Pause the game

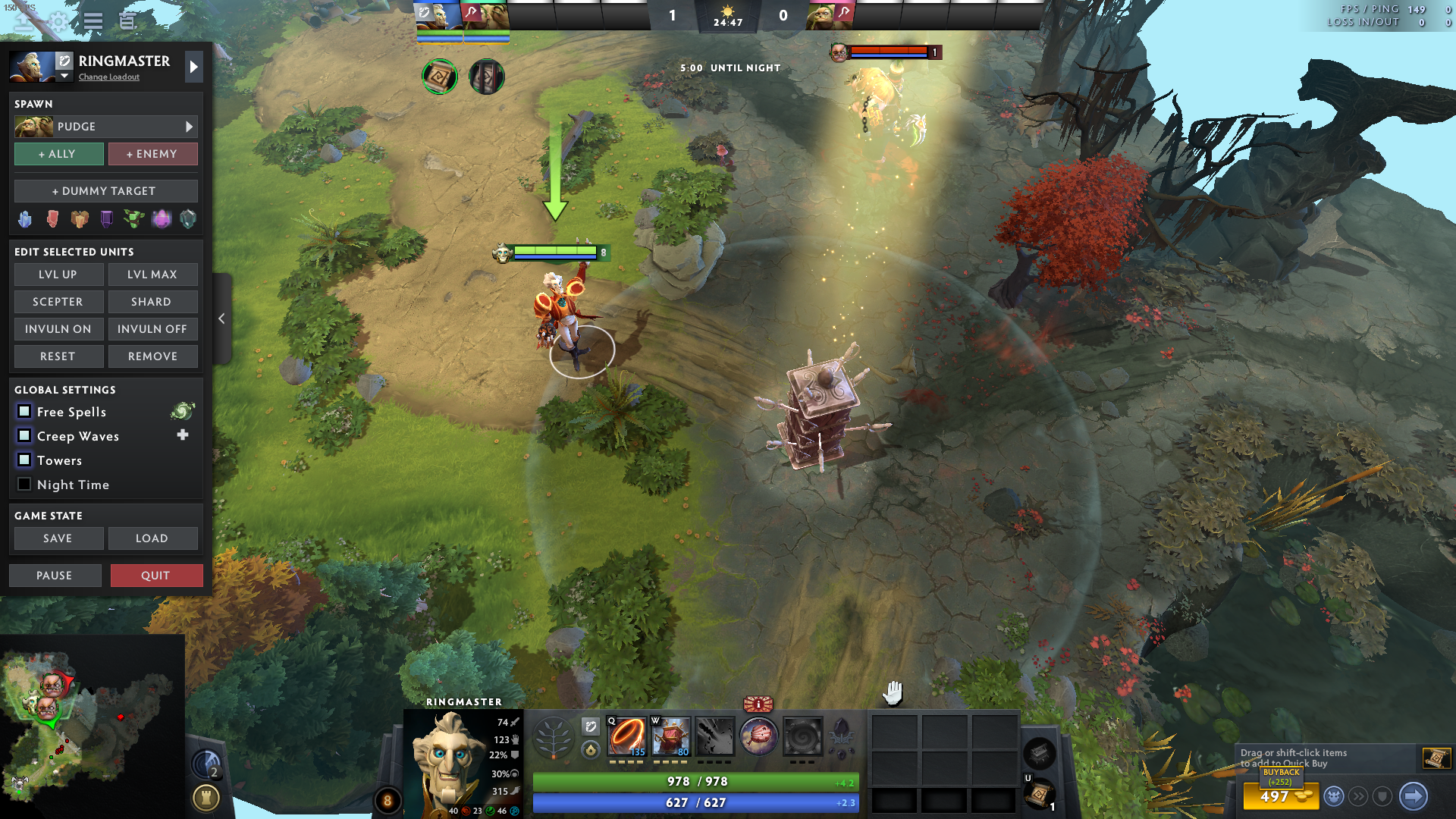click(55, 576)
